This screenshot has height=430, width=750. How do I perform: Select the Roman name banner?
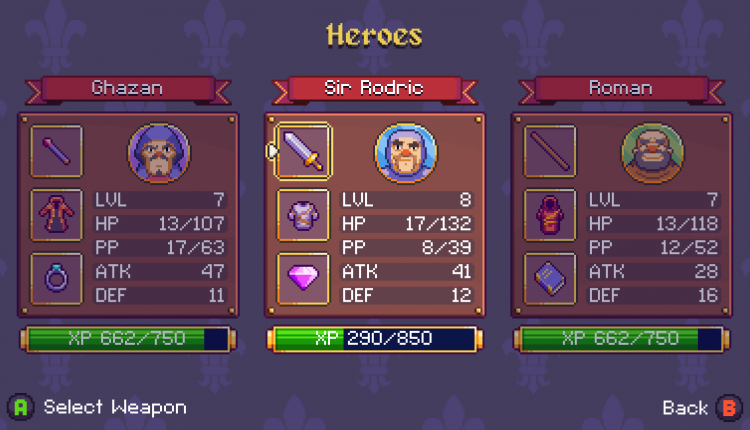tap(621, 88)
